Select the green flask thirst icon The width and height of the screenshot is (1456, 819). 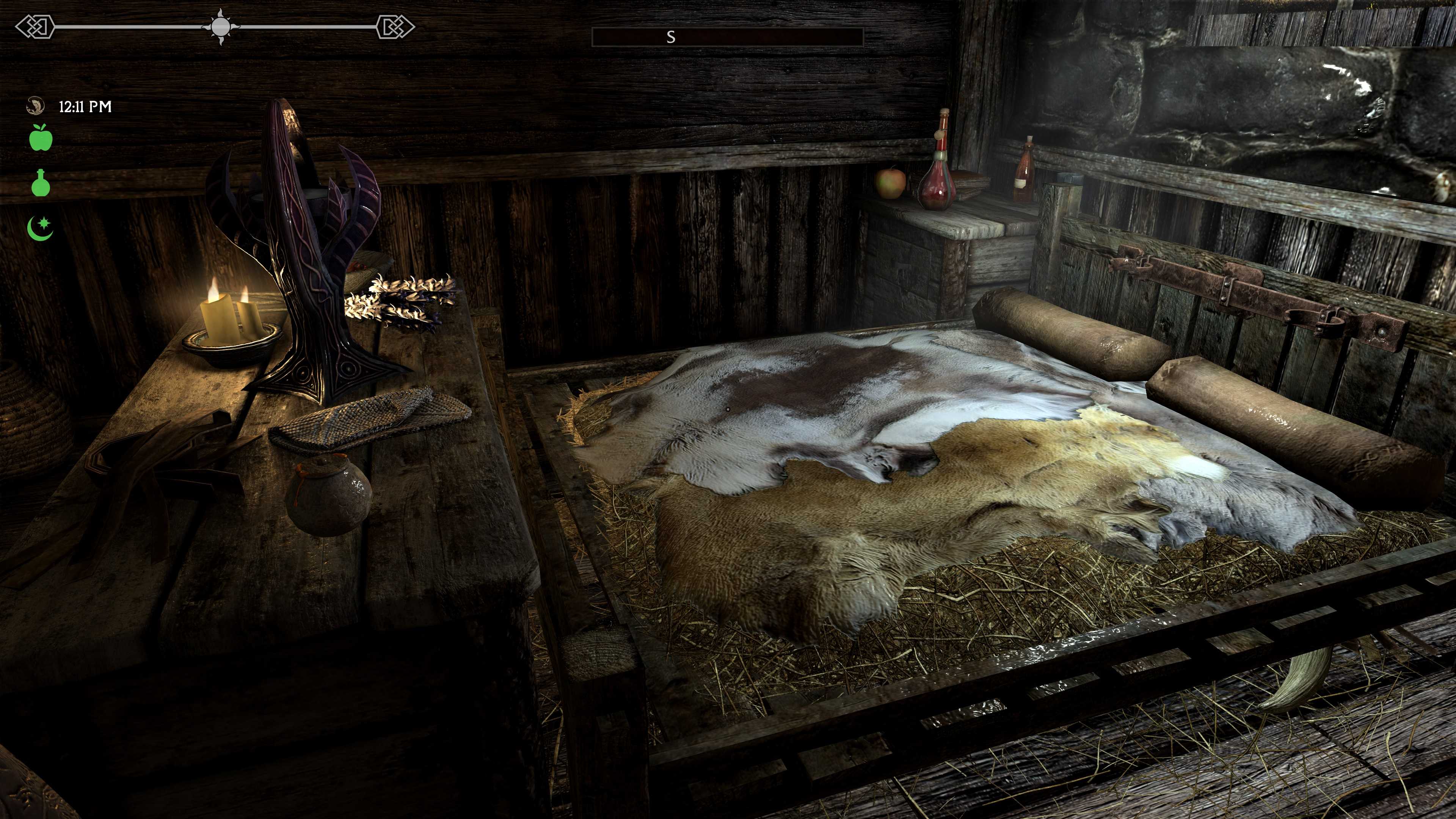click(41, 182)
